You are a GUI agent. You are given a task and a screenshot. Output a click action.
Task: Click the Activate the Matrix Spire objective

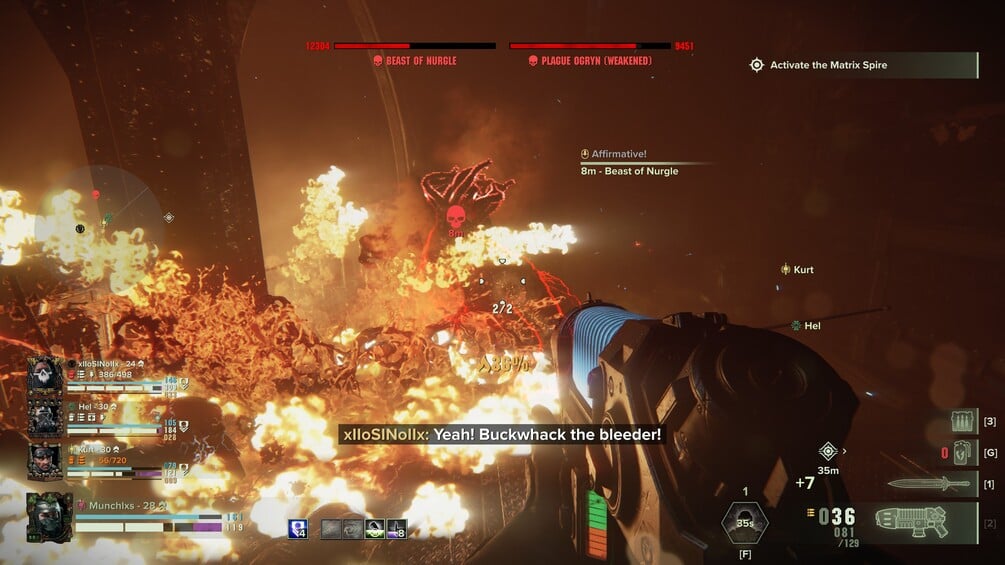pyautogui.click(x=828, y=65)
